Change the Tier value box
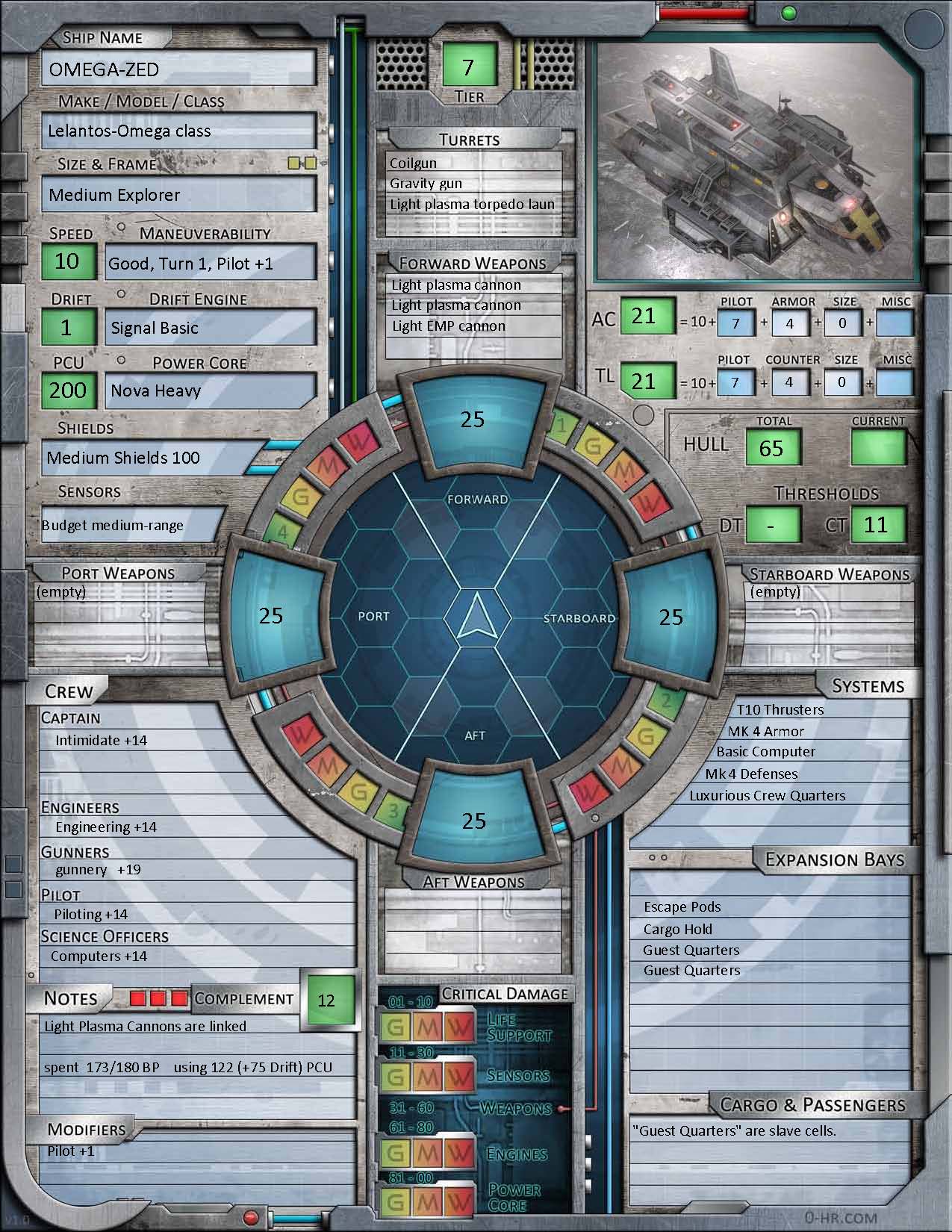The image size is (952, 1232). coord(468,66)
